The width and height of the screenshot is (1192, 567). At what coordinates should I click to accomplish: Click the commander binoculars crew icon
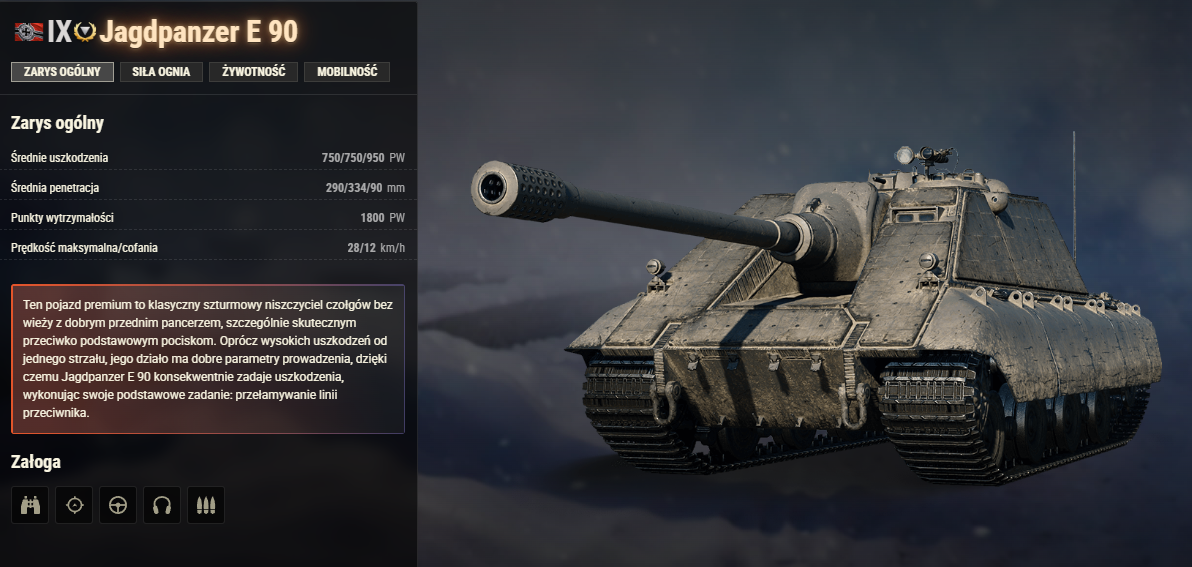(30, 505)
